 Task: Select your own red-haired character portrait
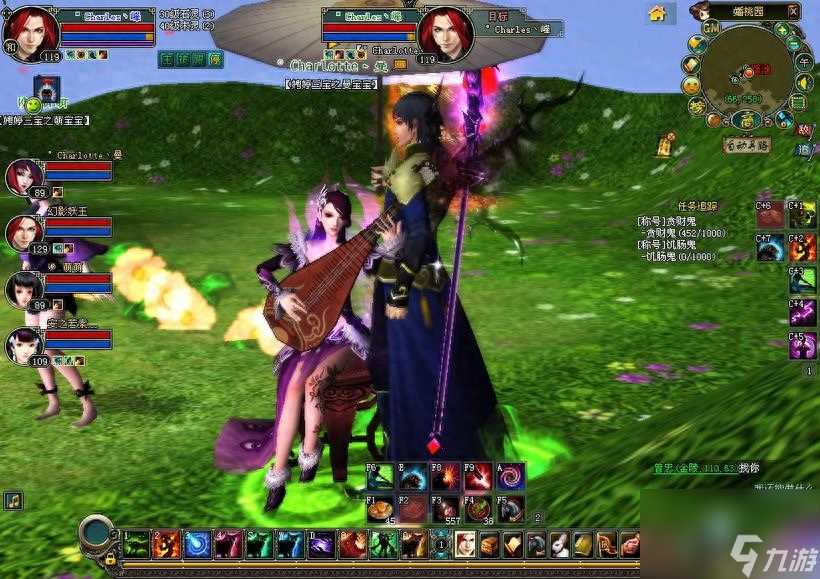coord(32,33)
